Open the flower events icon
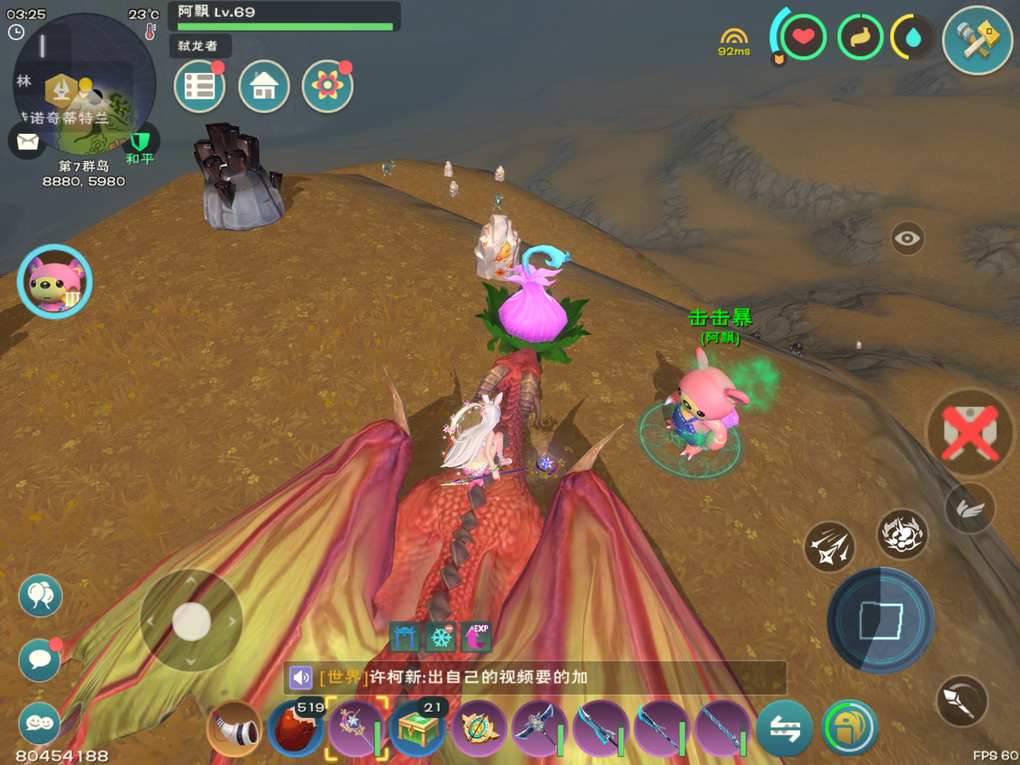This screenshot has width=1020, height=765. coord(327,87)
